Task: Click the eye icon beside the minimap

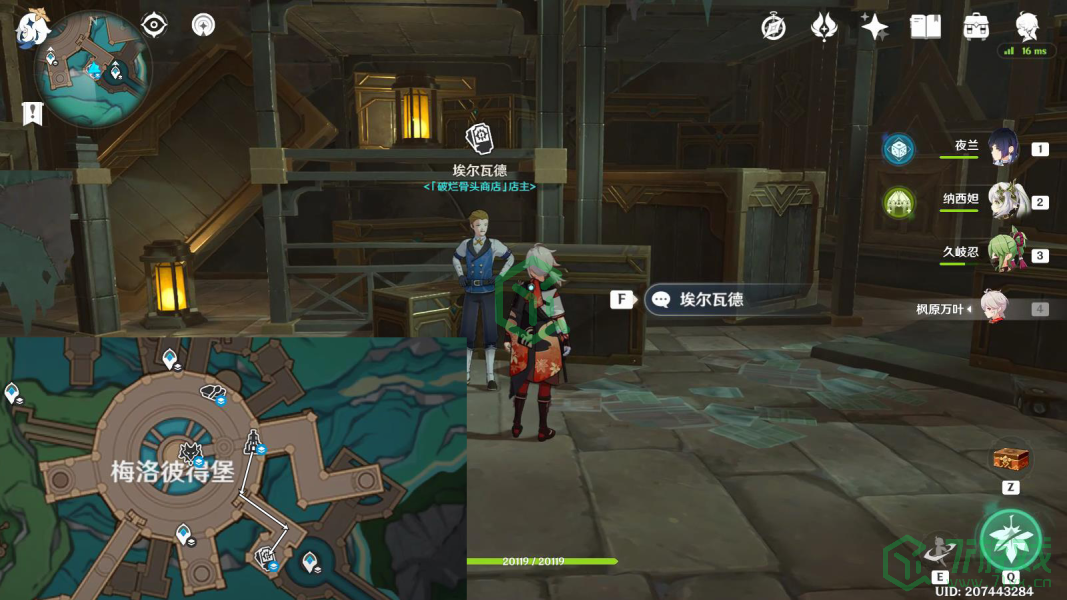Action: [154, 25]
